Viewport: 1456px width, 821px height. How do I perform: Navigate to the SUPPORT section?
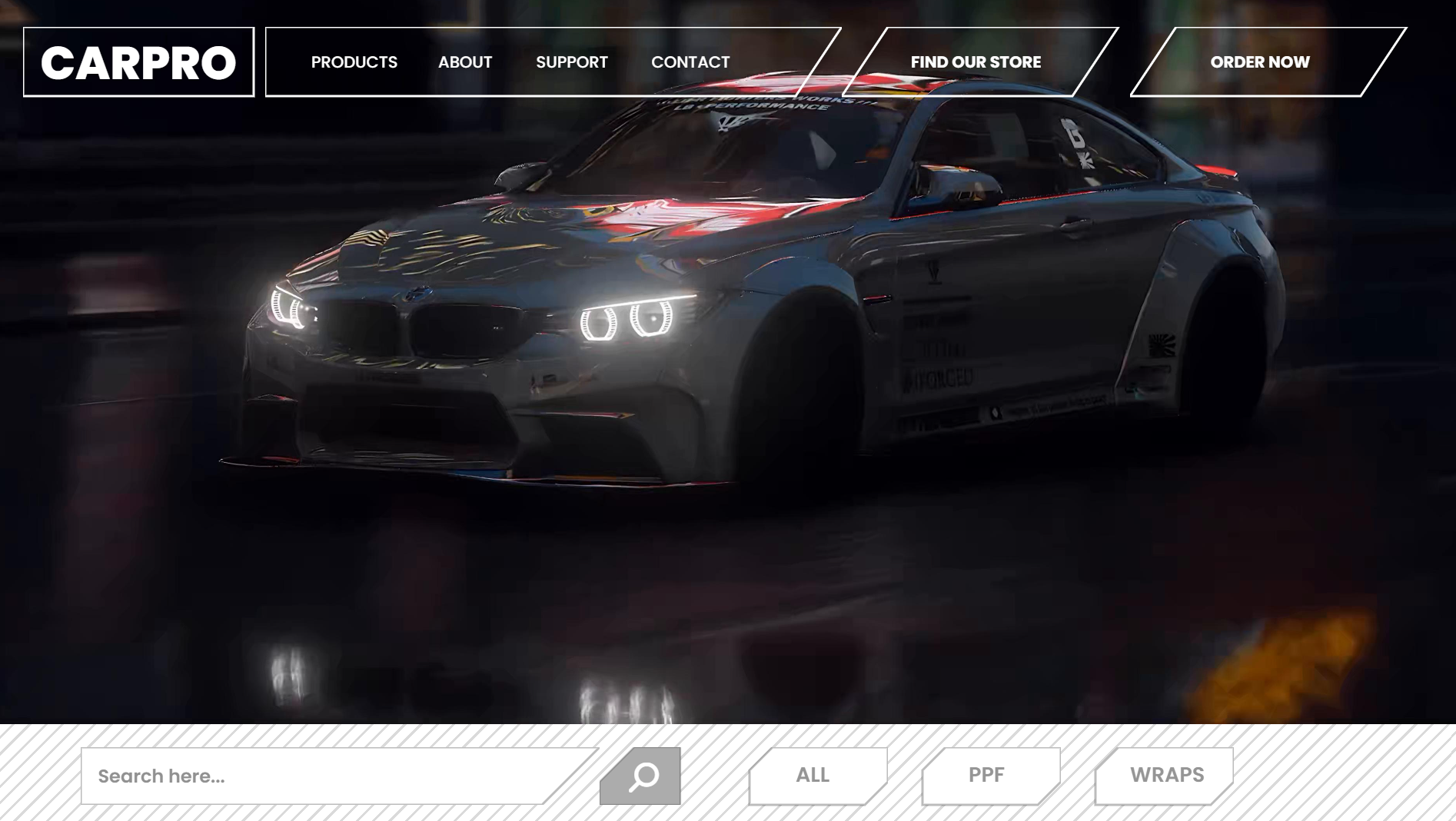click(x=572, y=62)
